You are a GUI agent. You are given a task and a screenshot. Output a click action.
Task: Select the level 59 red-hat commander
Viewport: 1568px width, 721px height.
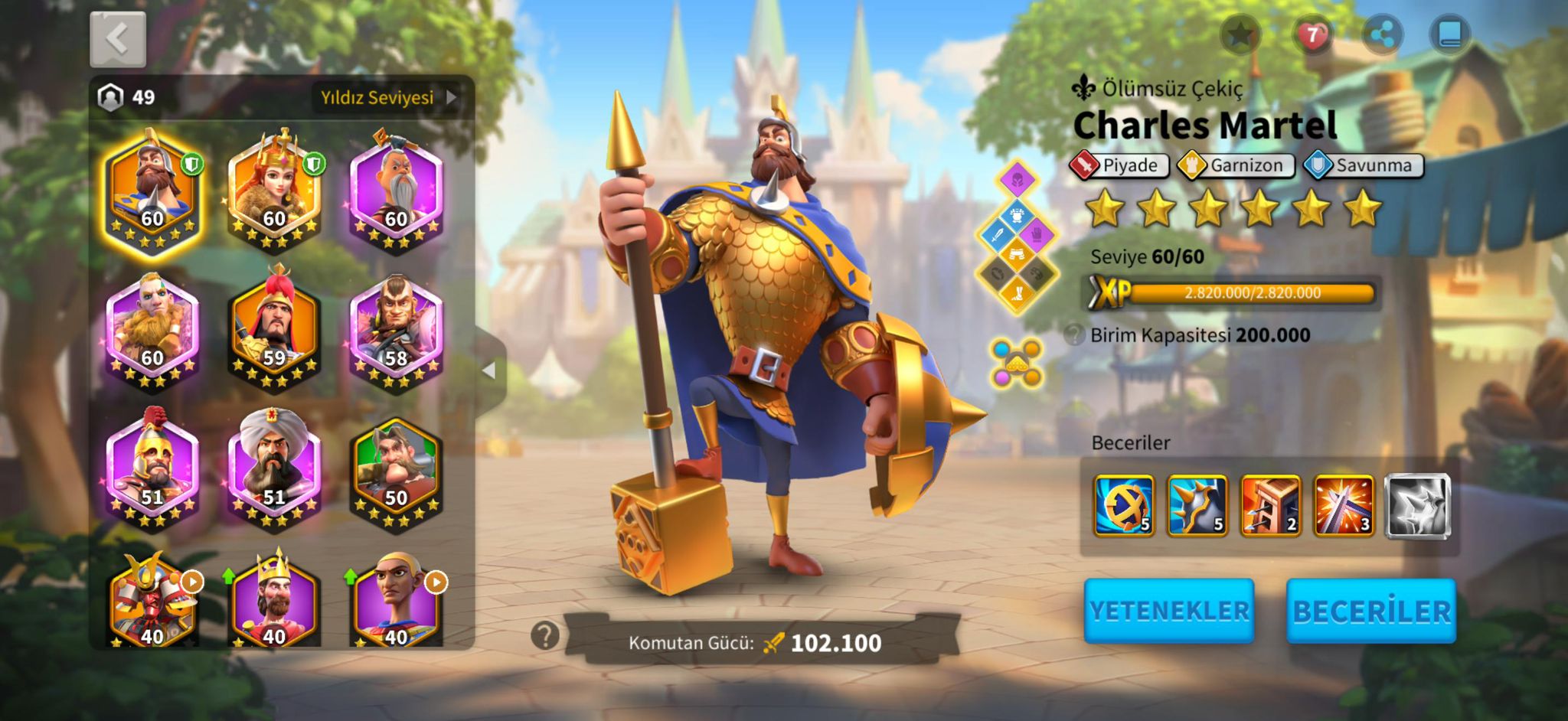click(274, 328)
